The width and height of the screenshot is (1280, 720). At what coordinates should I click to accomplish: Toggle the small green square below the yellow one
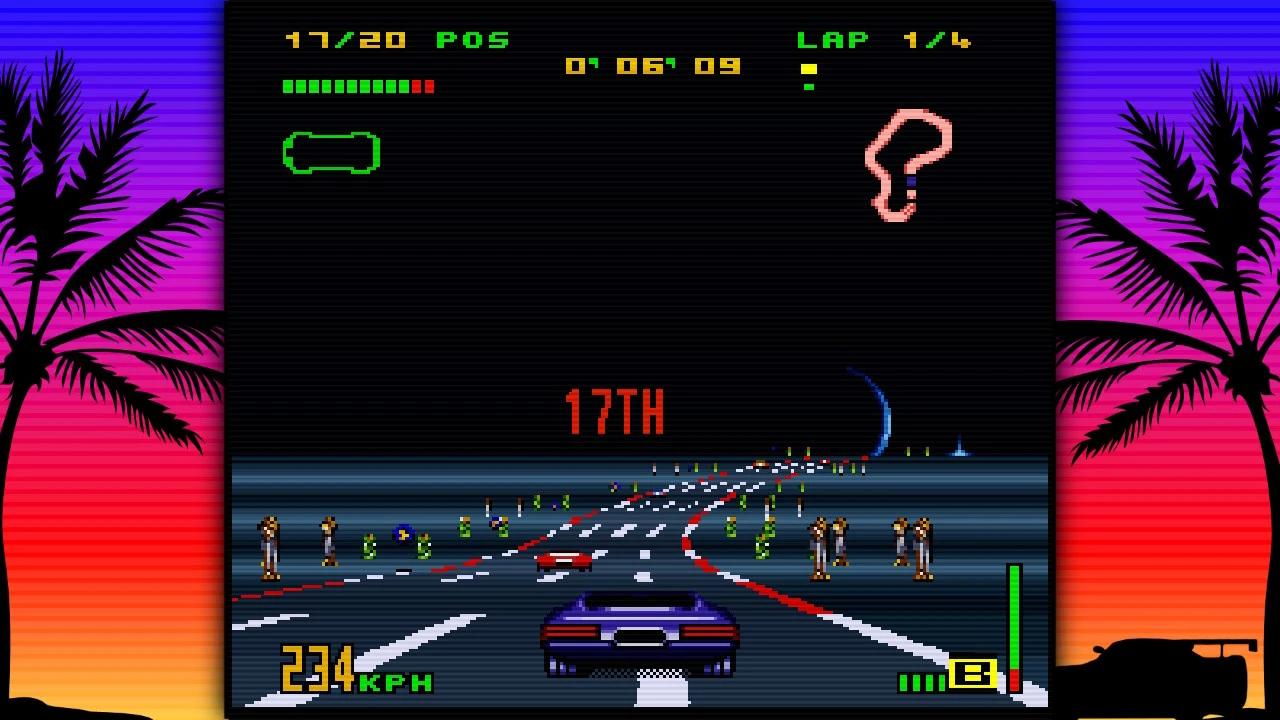808,87
